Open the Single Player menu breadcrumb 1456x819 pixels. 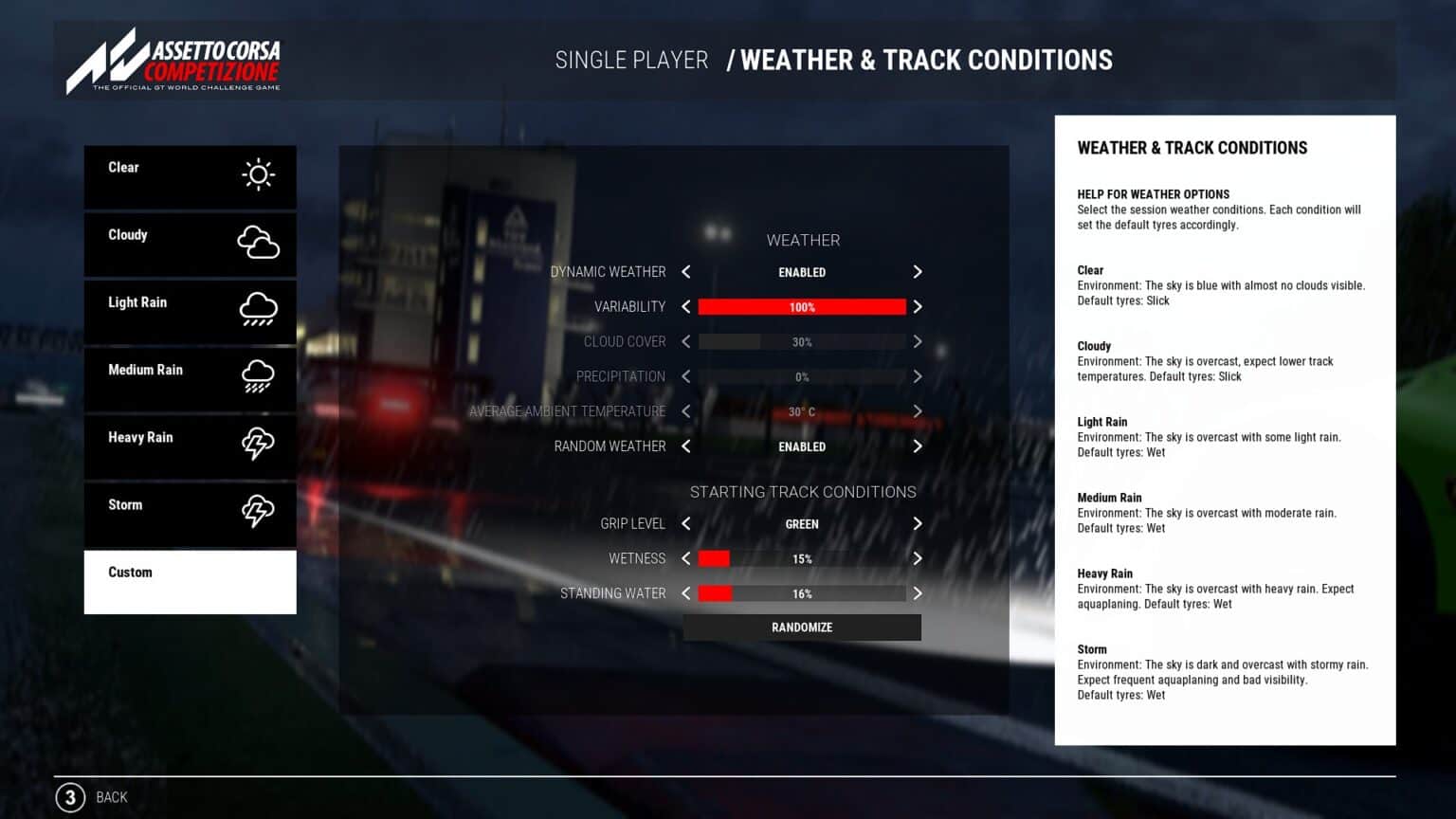pyautogui.click(x=630, y=60)
